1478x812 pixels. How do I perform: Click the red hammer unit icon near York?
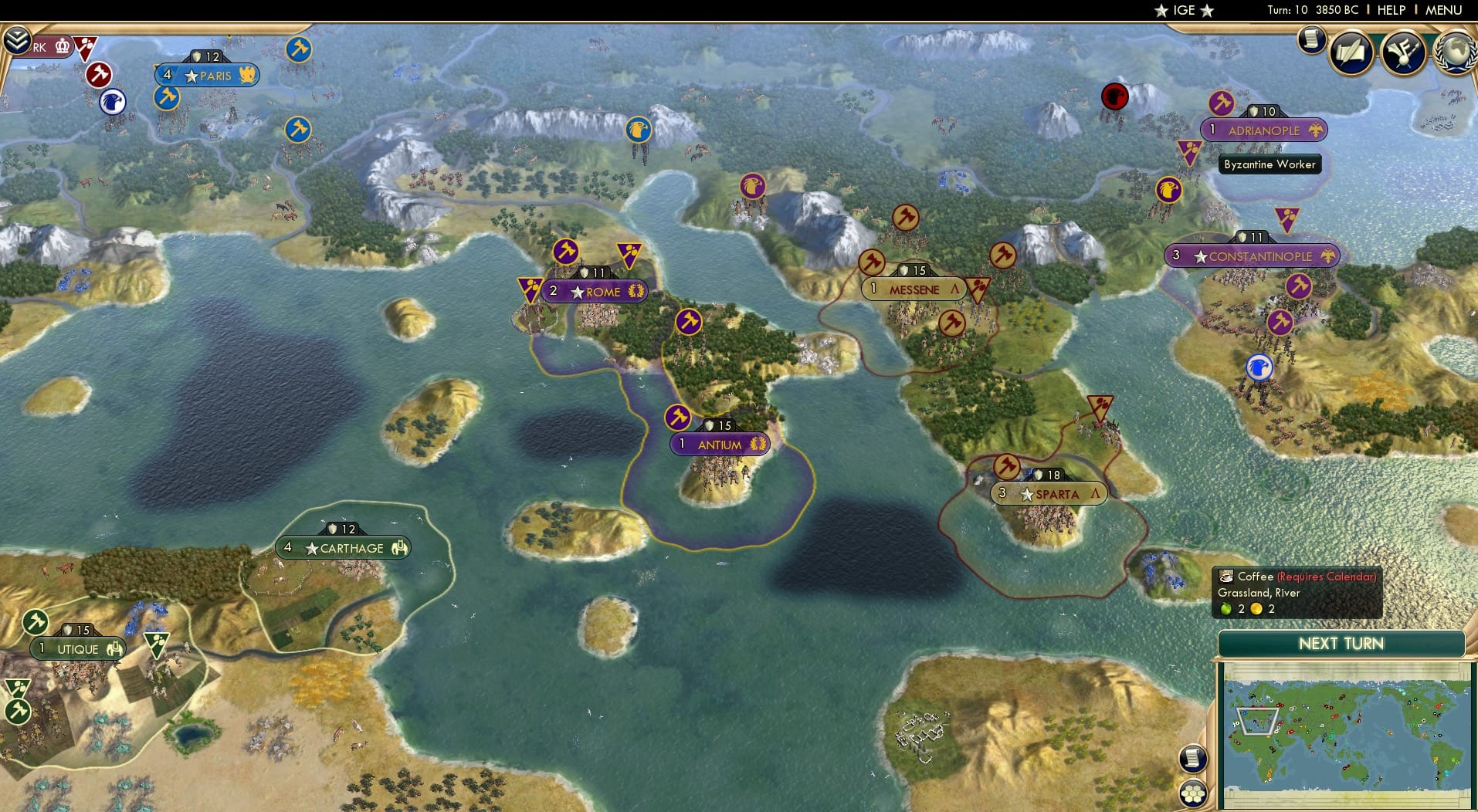pos(99,75)
